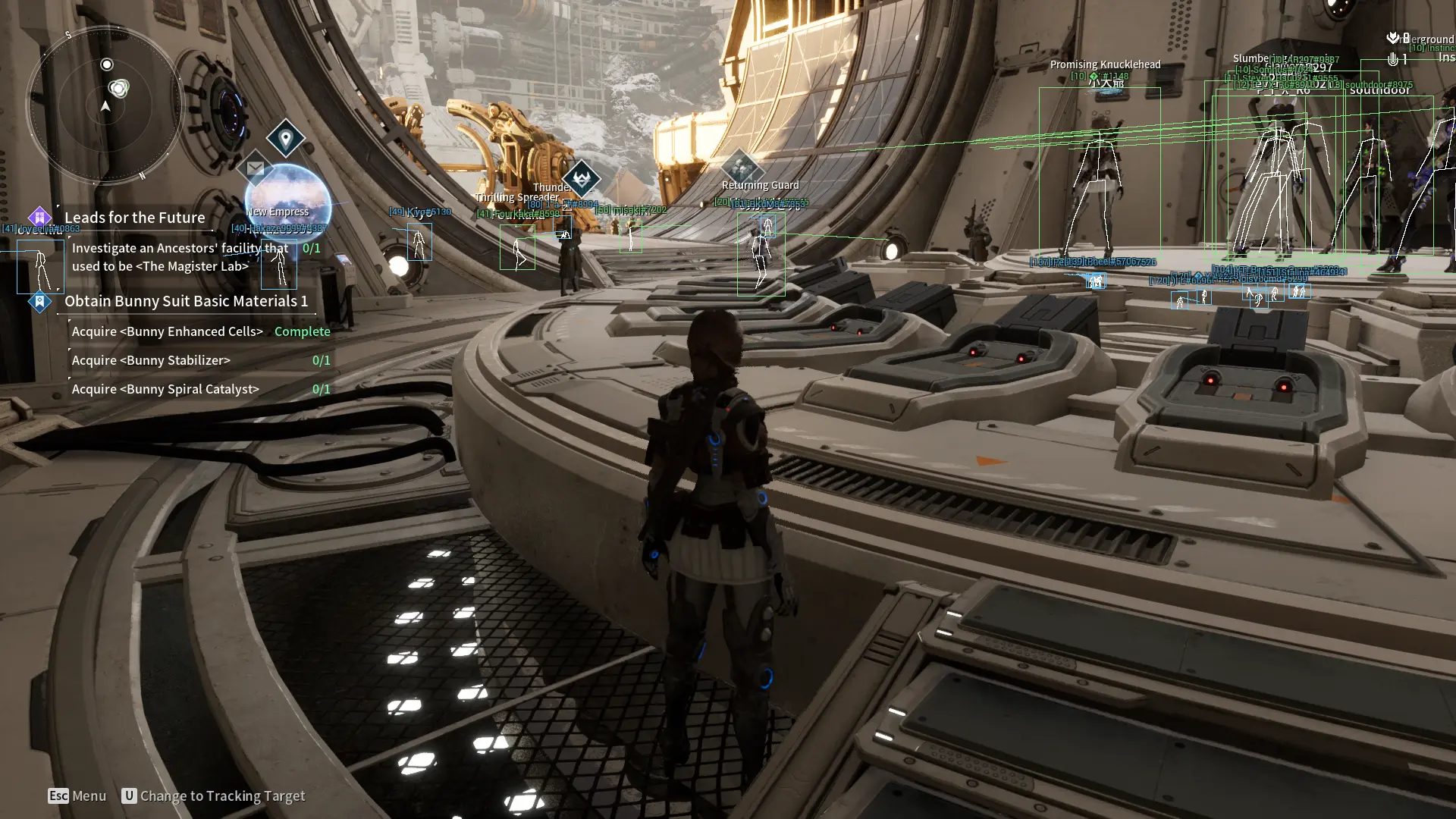Select Obtain Bunny Suit Basic Materials quest
This screenshot has height=819, width=1456.
click(x=186, y=301)
